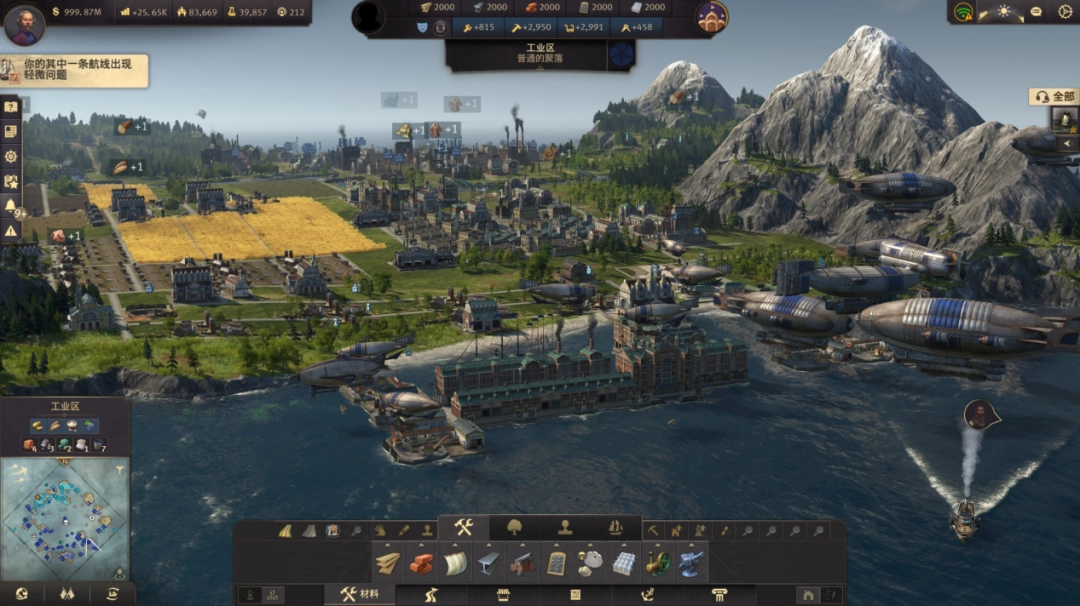
Task: Switch to the tree category tab
Action: point(514,527)
